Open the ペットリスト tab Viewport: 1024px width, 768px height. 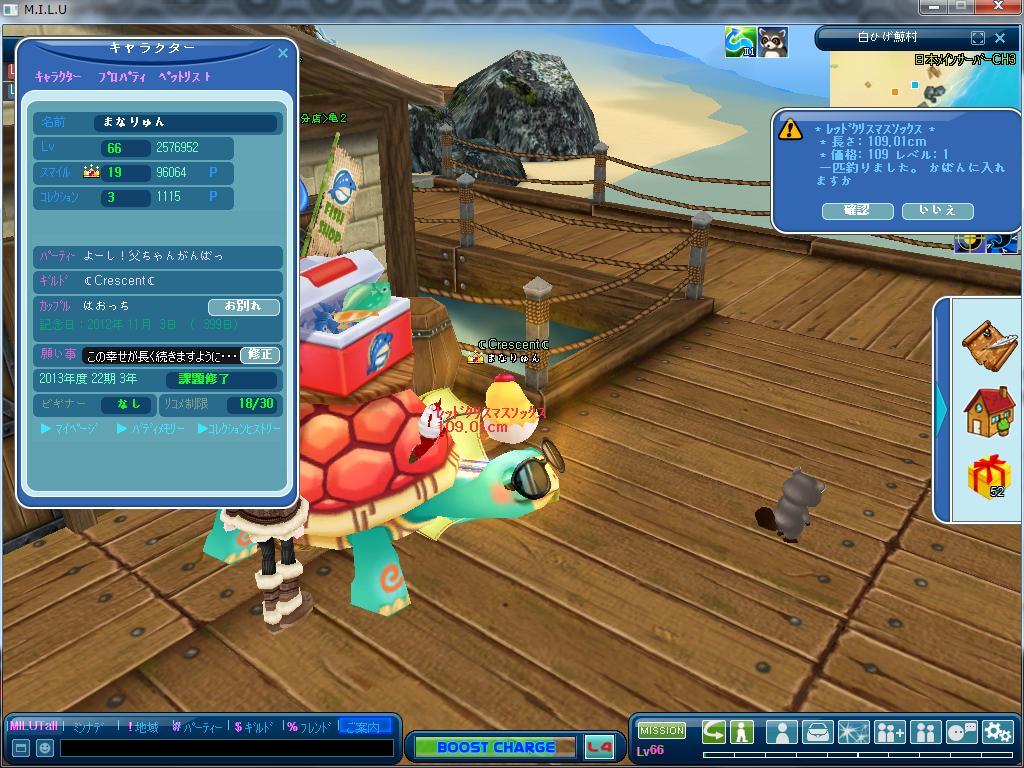(x=185, y=77)
